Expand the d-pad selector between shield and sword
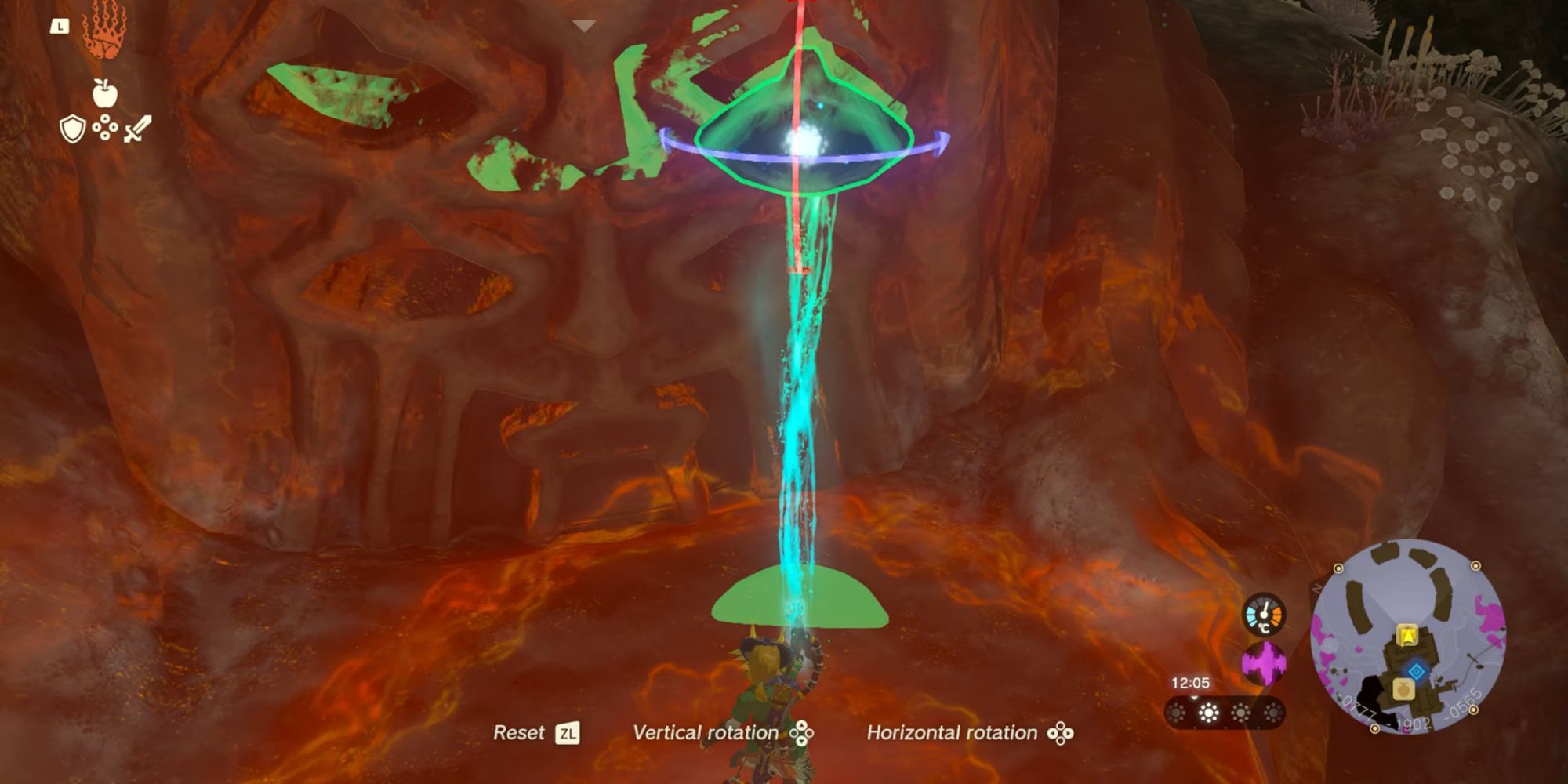1568x784 pixels. pos(104,127)
